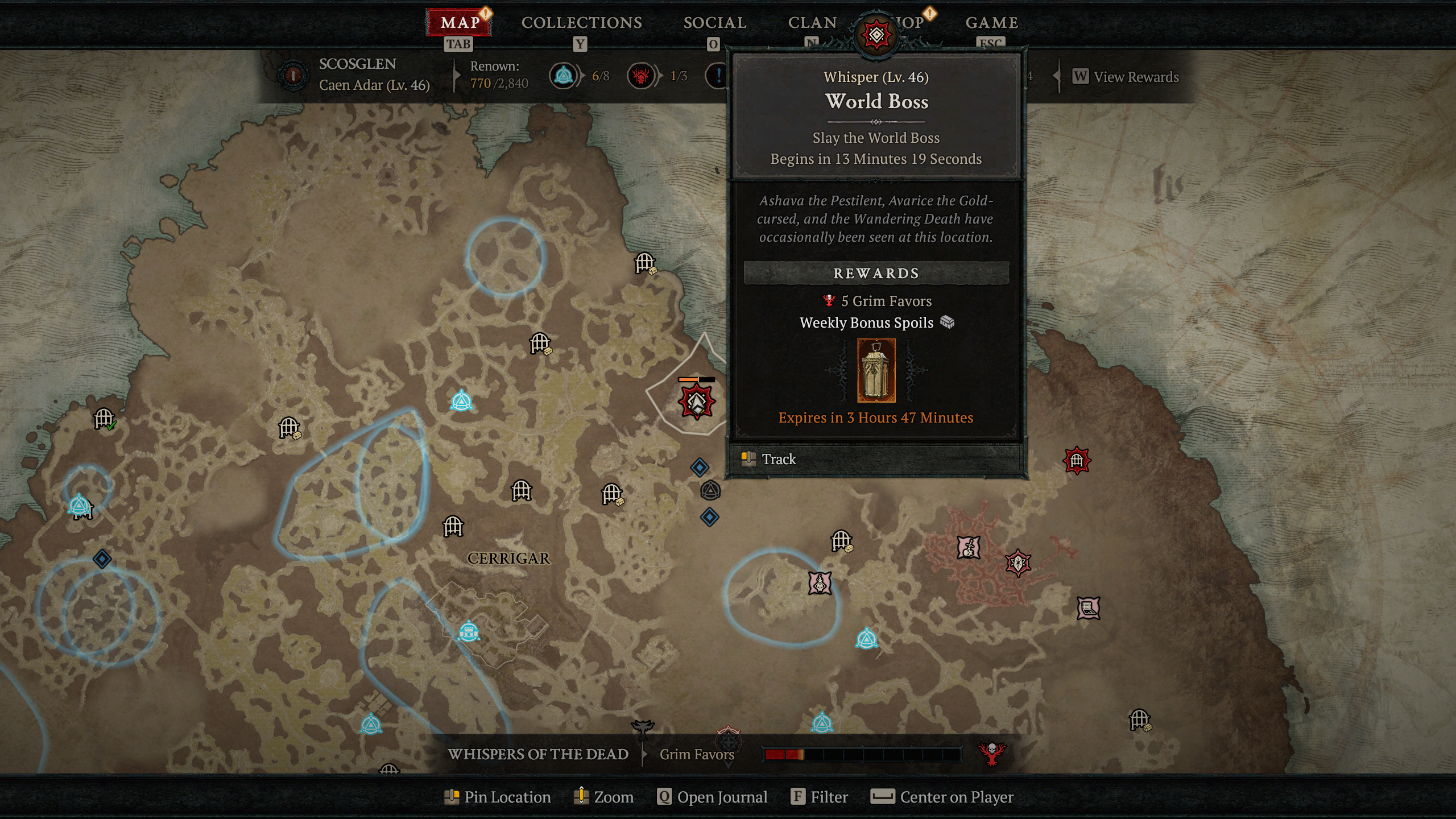This screenshot has width=1456, height=819.
Task: Click the Cerrigar town waypoint icon
Action: (469, 632)
